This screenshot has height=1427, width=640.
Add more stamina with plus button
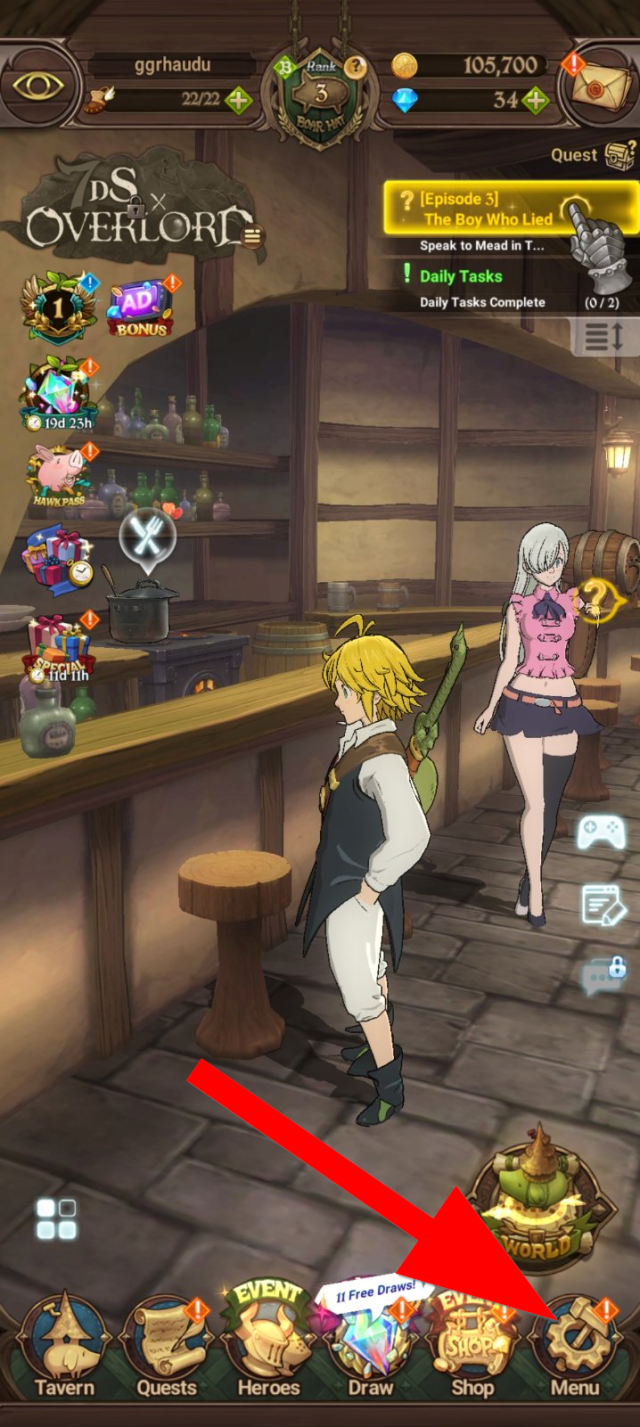(239, 100)
